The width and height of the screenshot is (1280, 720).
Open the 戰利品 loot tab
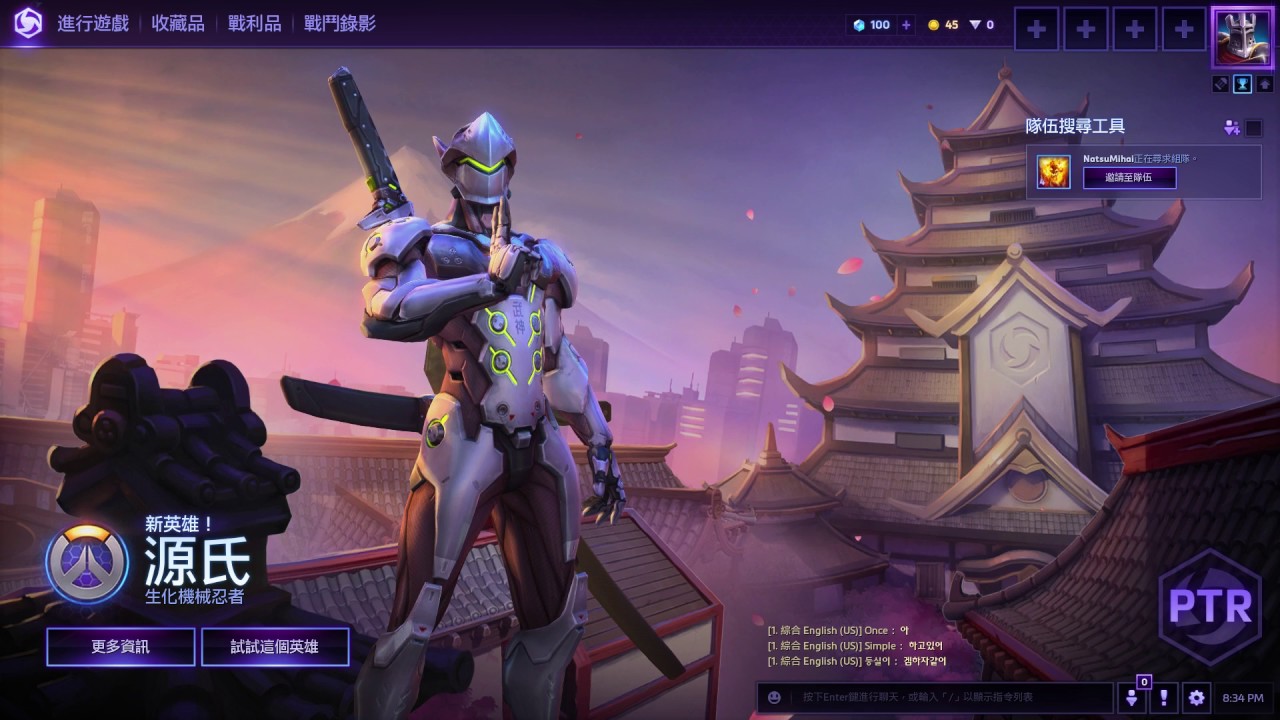(x=254, y=23)
